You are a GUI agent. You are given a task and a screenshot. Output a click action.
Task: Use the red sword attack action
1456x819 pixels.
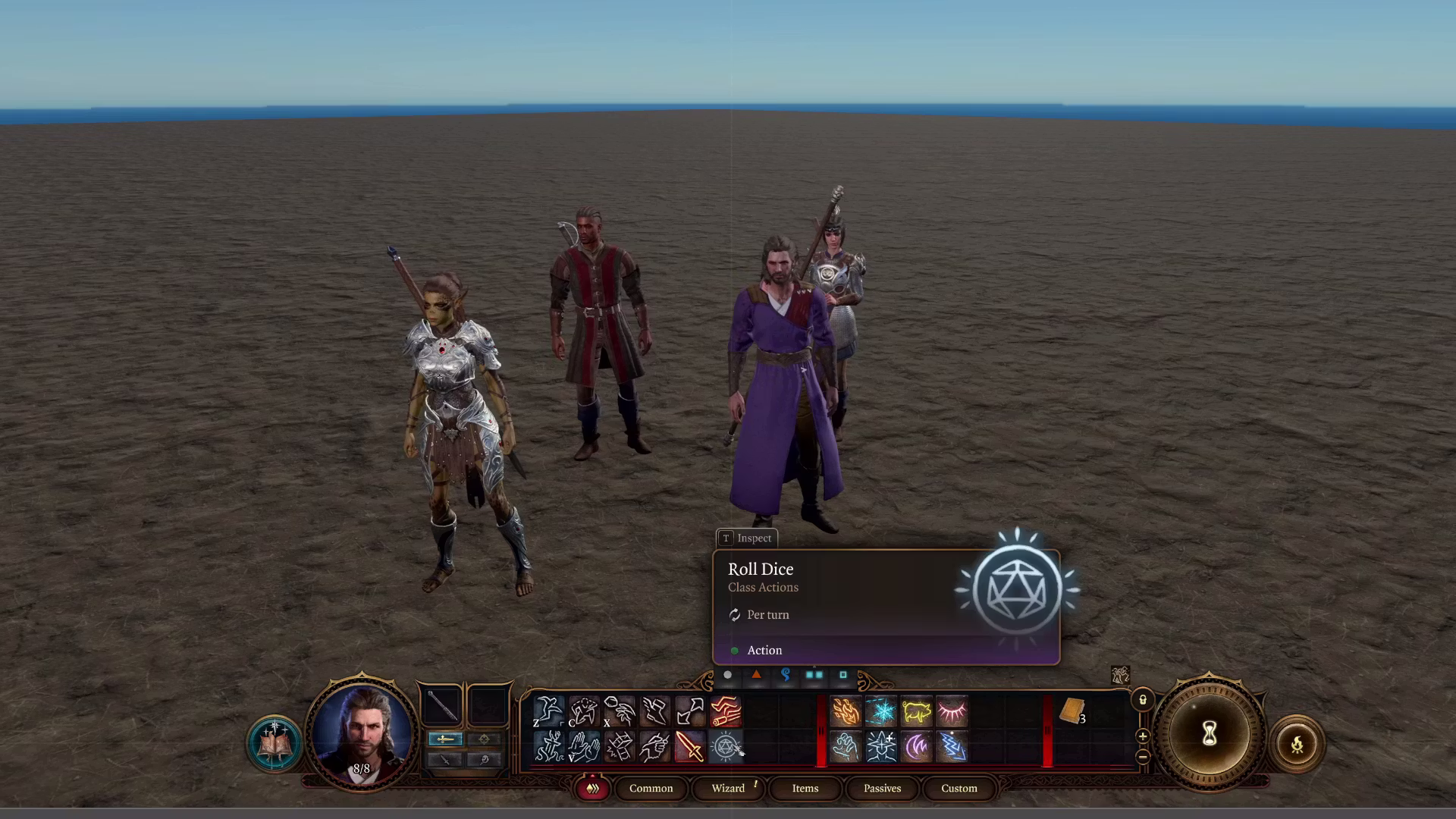click(x=689, y=748)
